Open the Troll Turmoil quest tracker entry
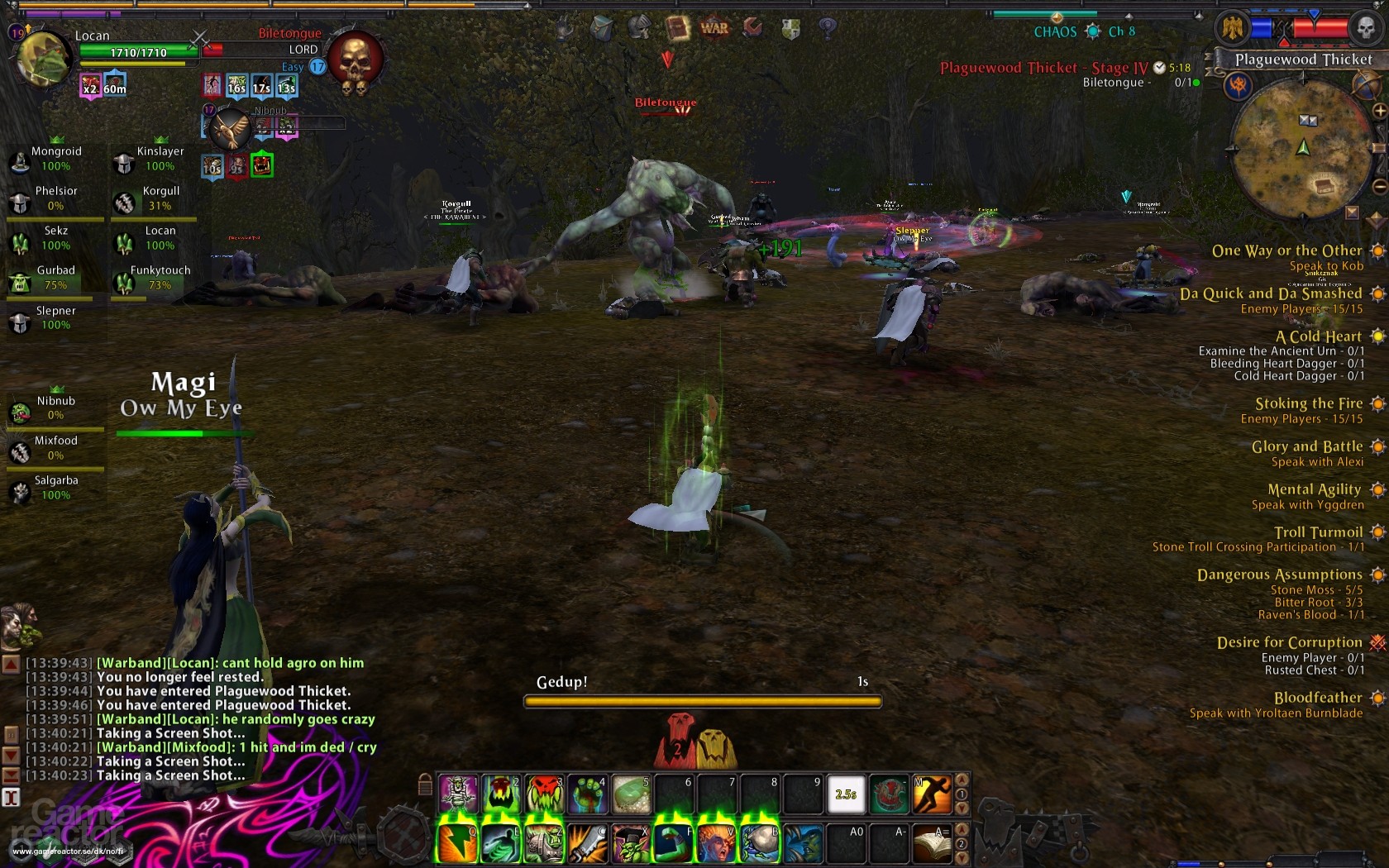Image resolution: width=1389 pixels, height=868 pixels. click(x=1318, y=532)
